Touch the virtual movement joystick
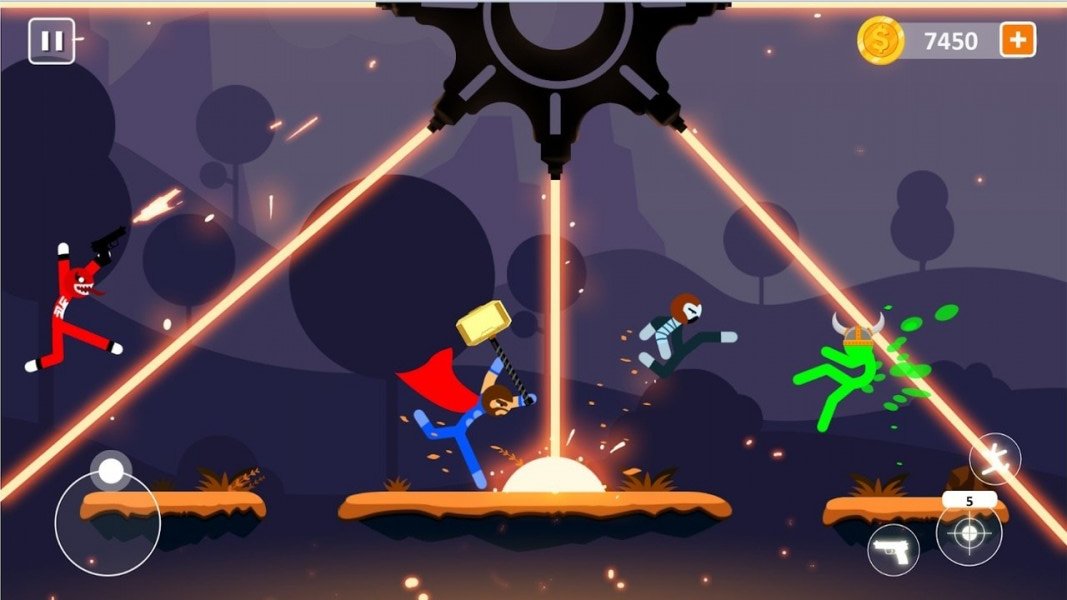The height and width of the screenshot is (600, 1067). (x=108, y=521)
